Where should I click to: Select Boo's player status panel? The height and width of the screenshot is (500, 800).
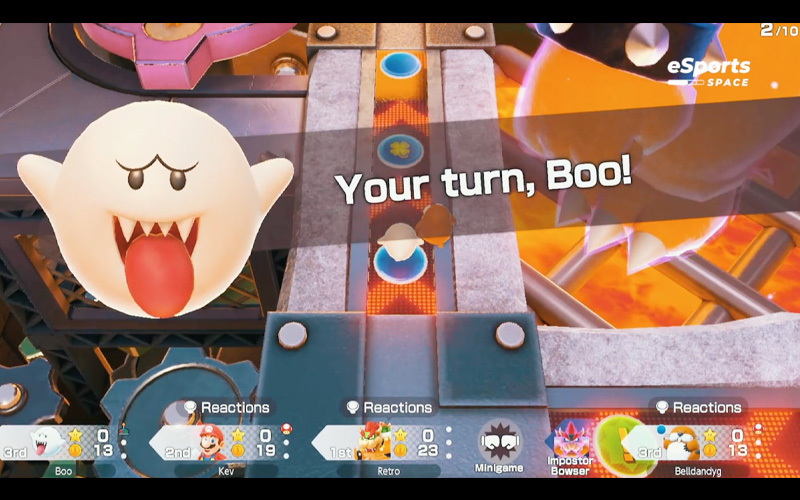[62, 442]
